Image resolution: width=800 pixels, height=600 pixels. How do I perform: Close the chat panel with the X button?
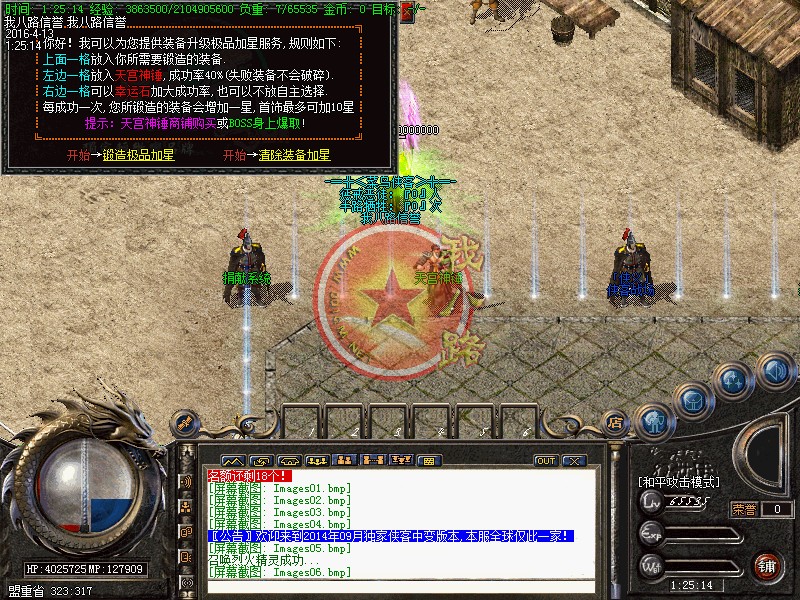coord(573,461)
